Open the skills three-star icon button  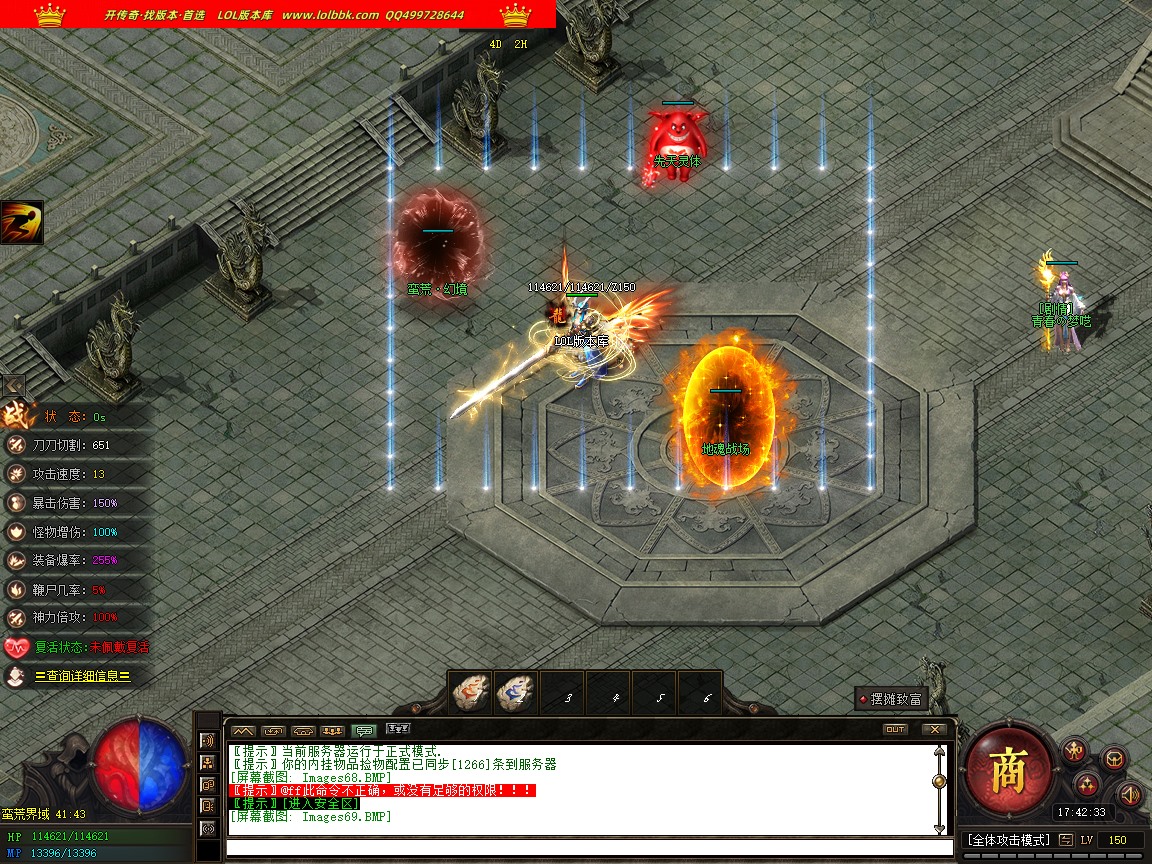[x=1089, y=784]
